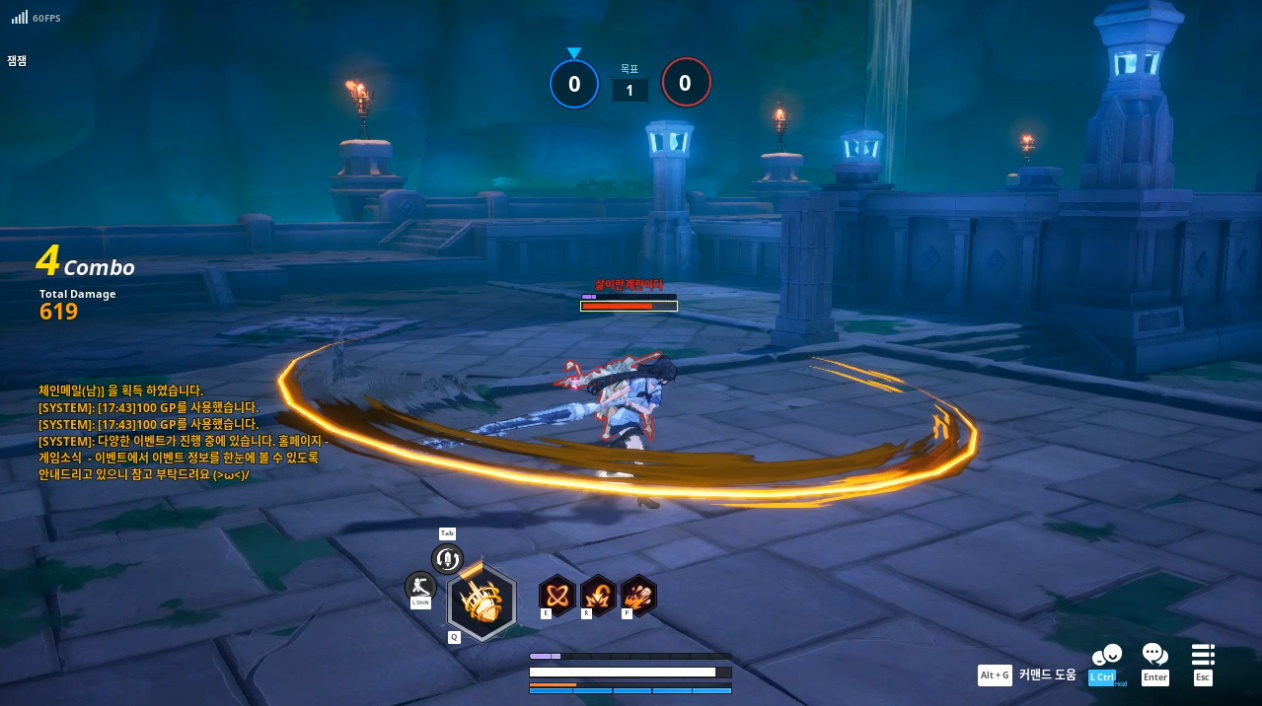The height and width of the screenshot is (706, 1262).
Task: Show the 커맨드 도움 command help
Action: (x=1047, y=675)
